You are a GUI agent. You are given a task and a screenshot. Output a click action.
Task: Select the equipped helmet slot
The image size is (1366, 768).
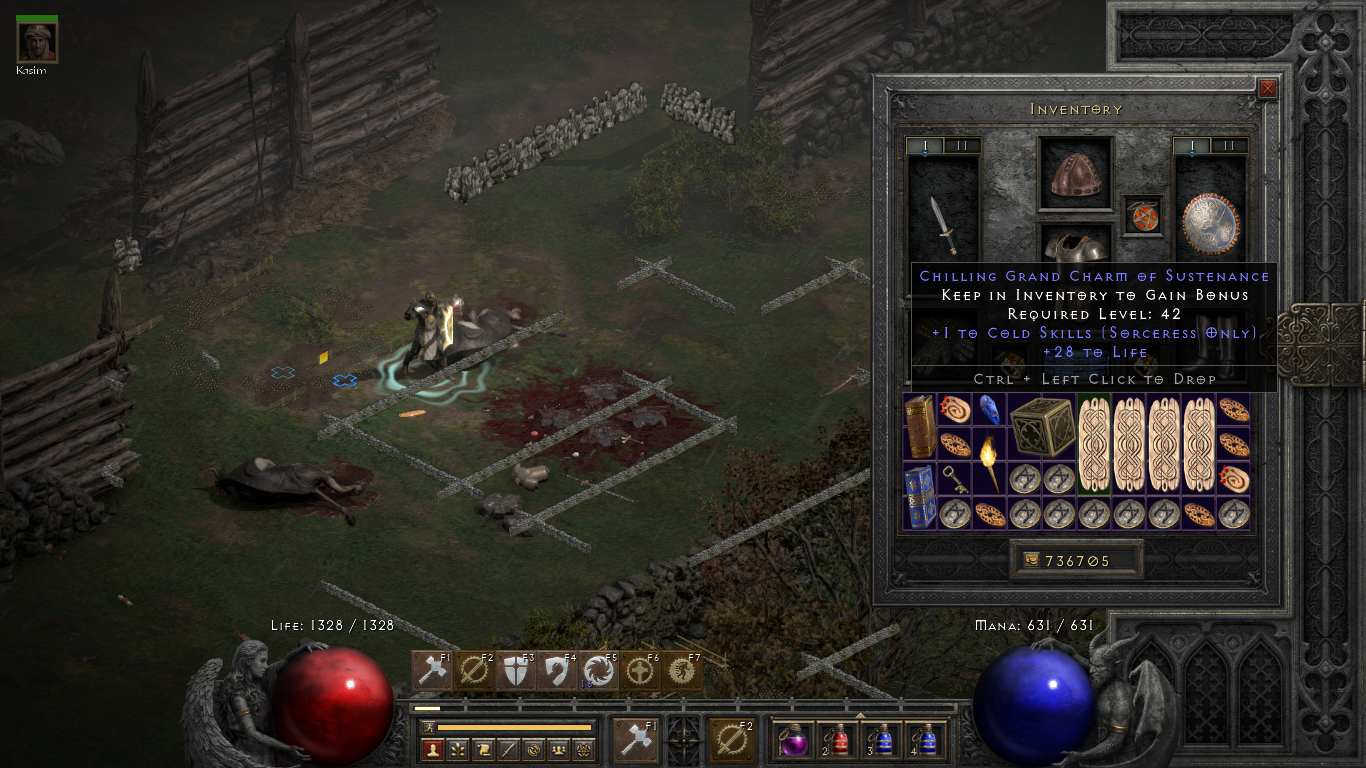tap(1075, 174)
